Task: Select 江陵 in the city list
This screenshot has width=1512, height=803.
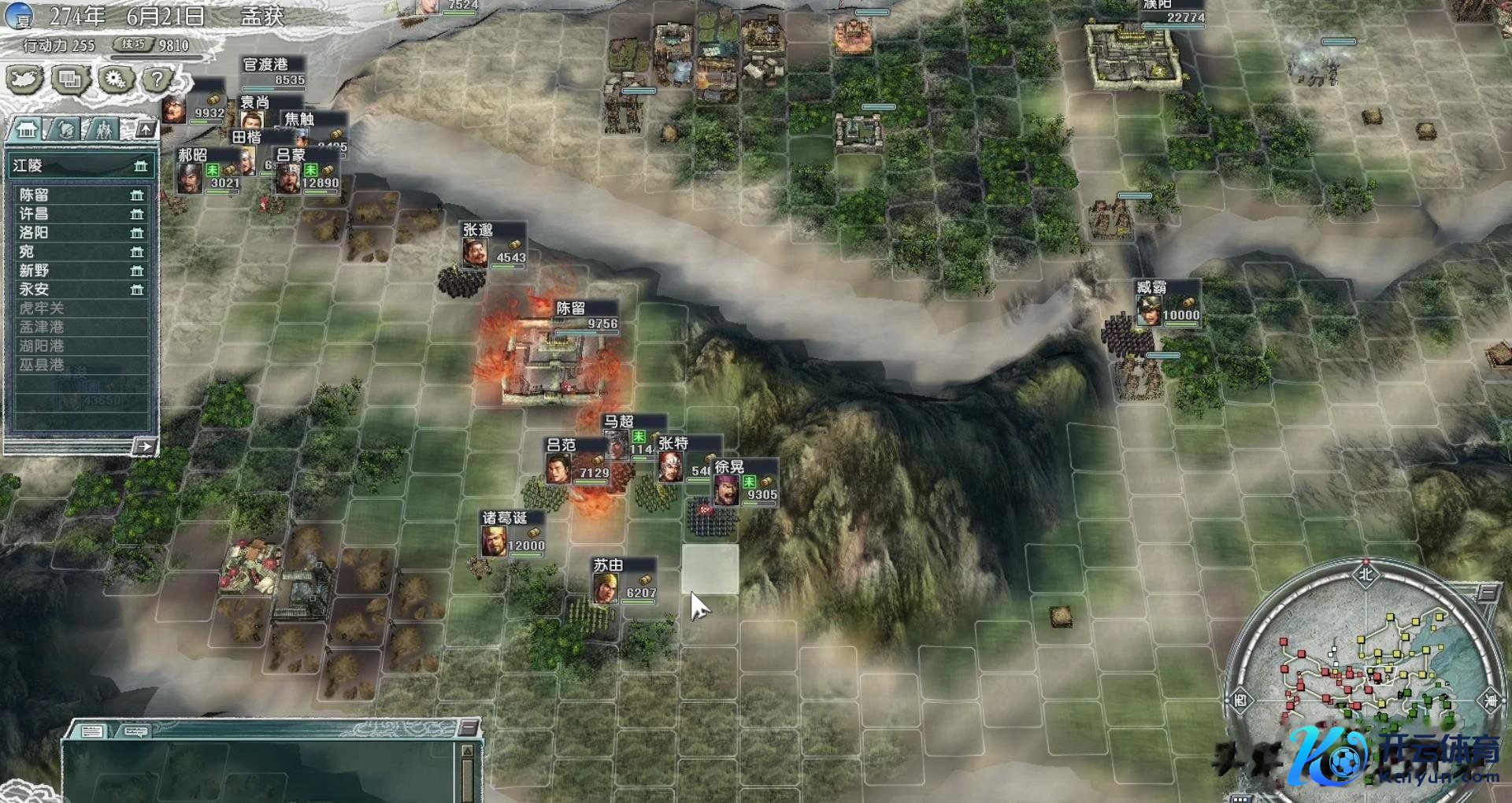Action: [79, 165]
